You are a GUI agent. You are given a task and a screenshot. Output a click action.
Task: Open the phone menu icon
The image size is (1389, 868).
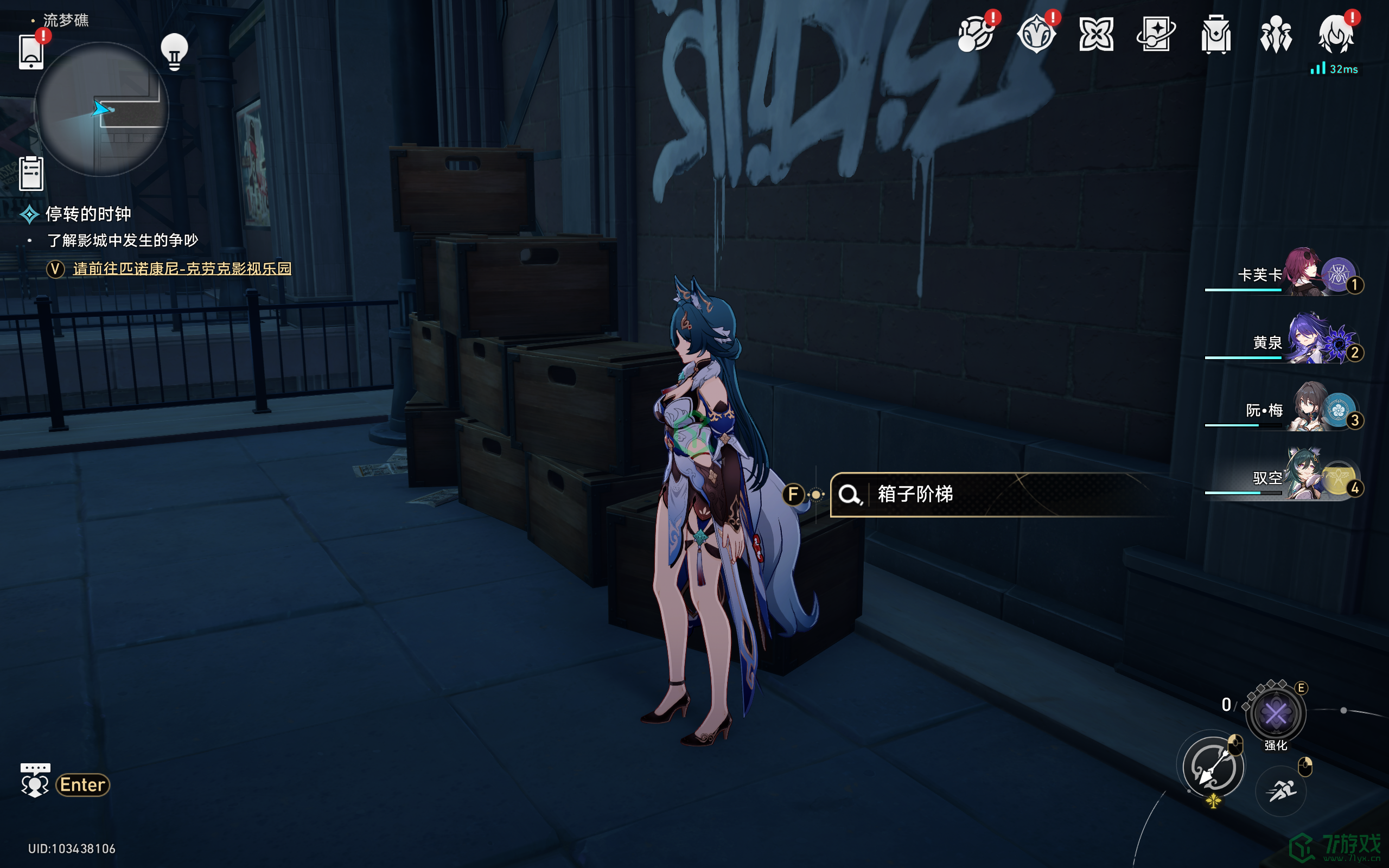[31, 52]
